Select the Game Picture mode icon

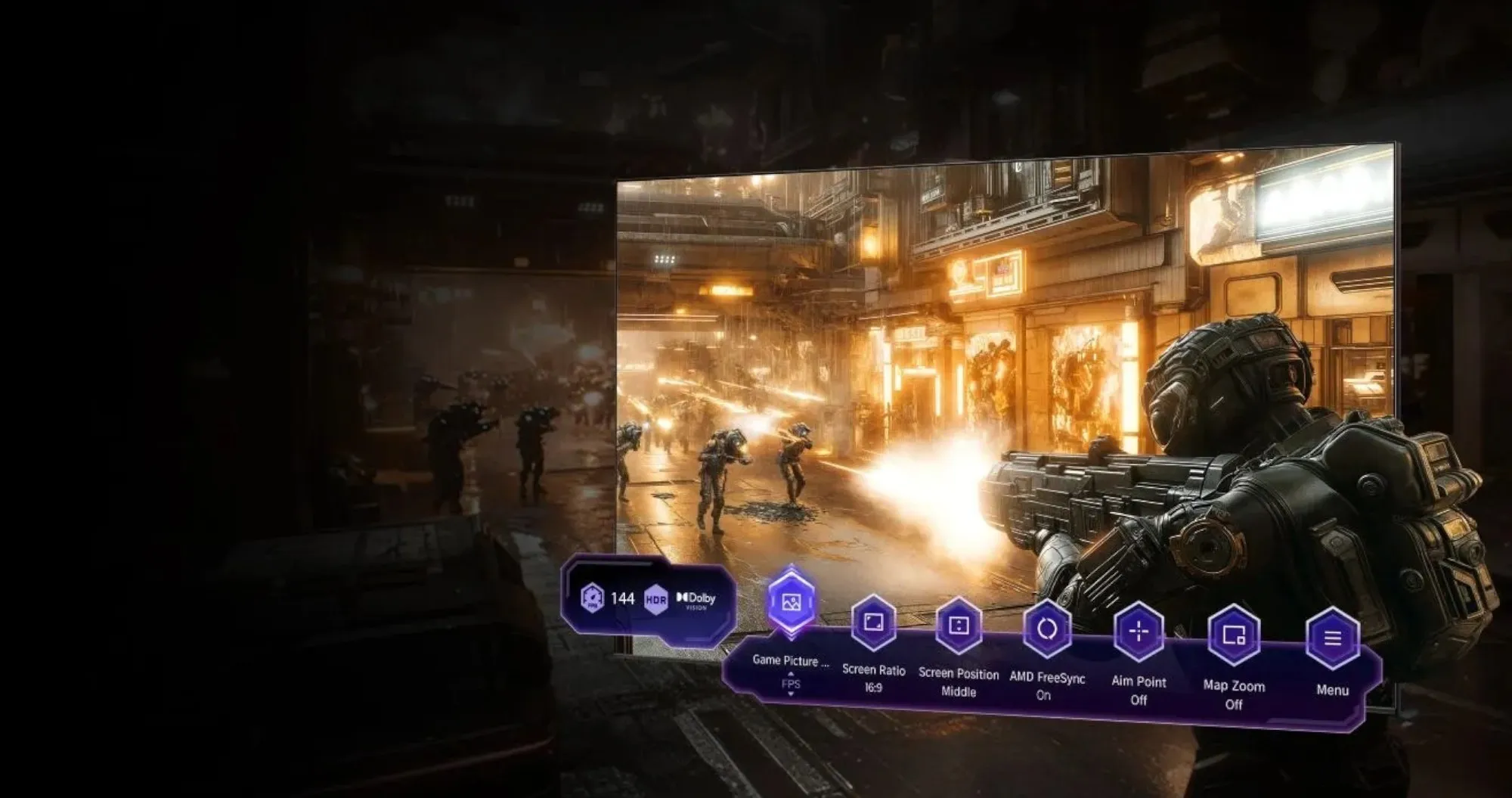click(x=791, y=603)
